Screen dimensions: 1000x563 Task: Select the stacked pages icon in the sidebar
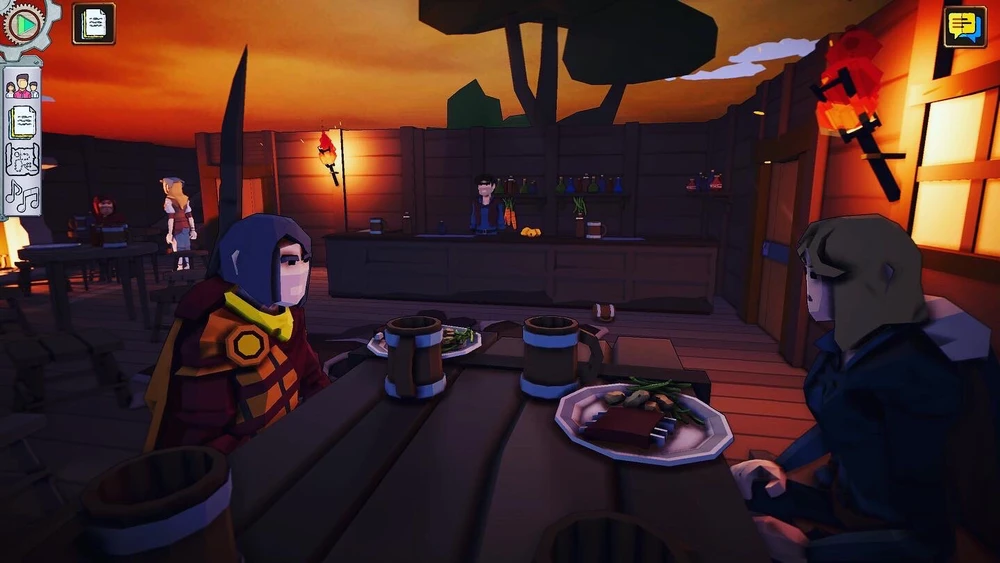22,122
